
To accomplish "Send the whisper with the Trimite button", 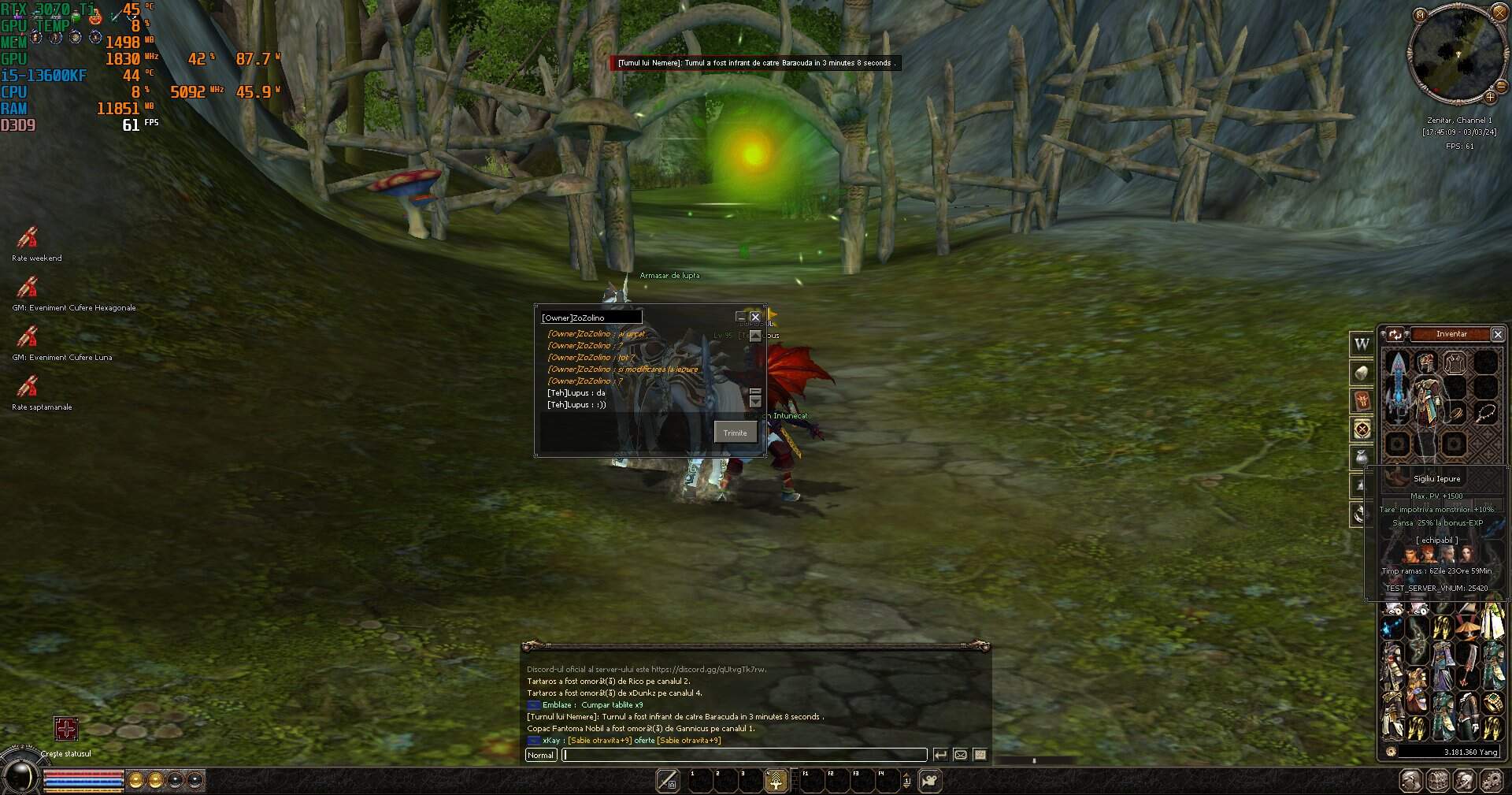I will pyautogui.click(x=735, y=433).
